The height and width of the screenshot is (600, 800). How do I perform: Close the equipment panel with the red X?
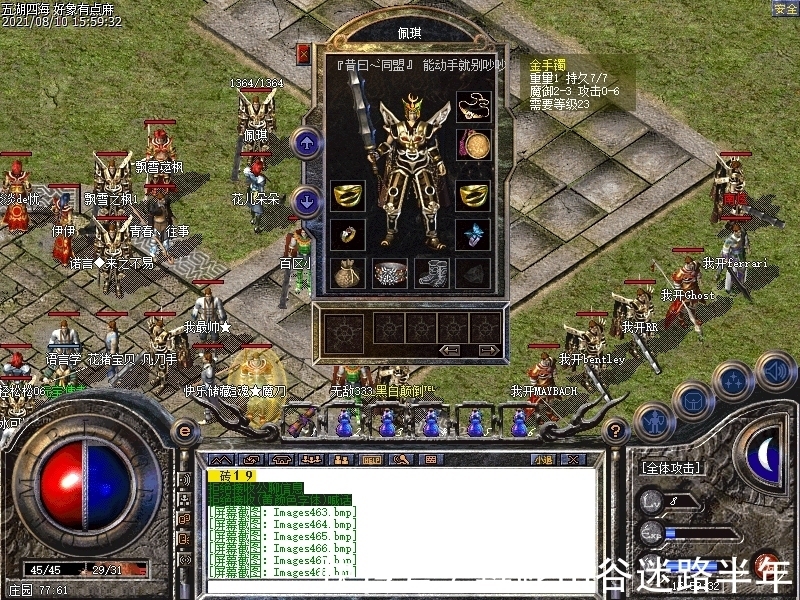click(304, 53)
